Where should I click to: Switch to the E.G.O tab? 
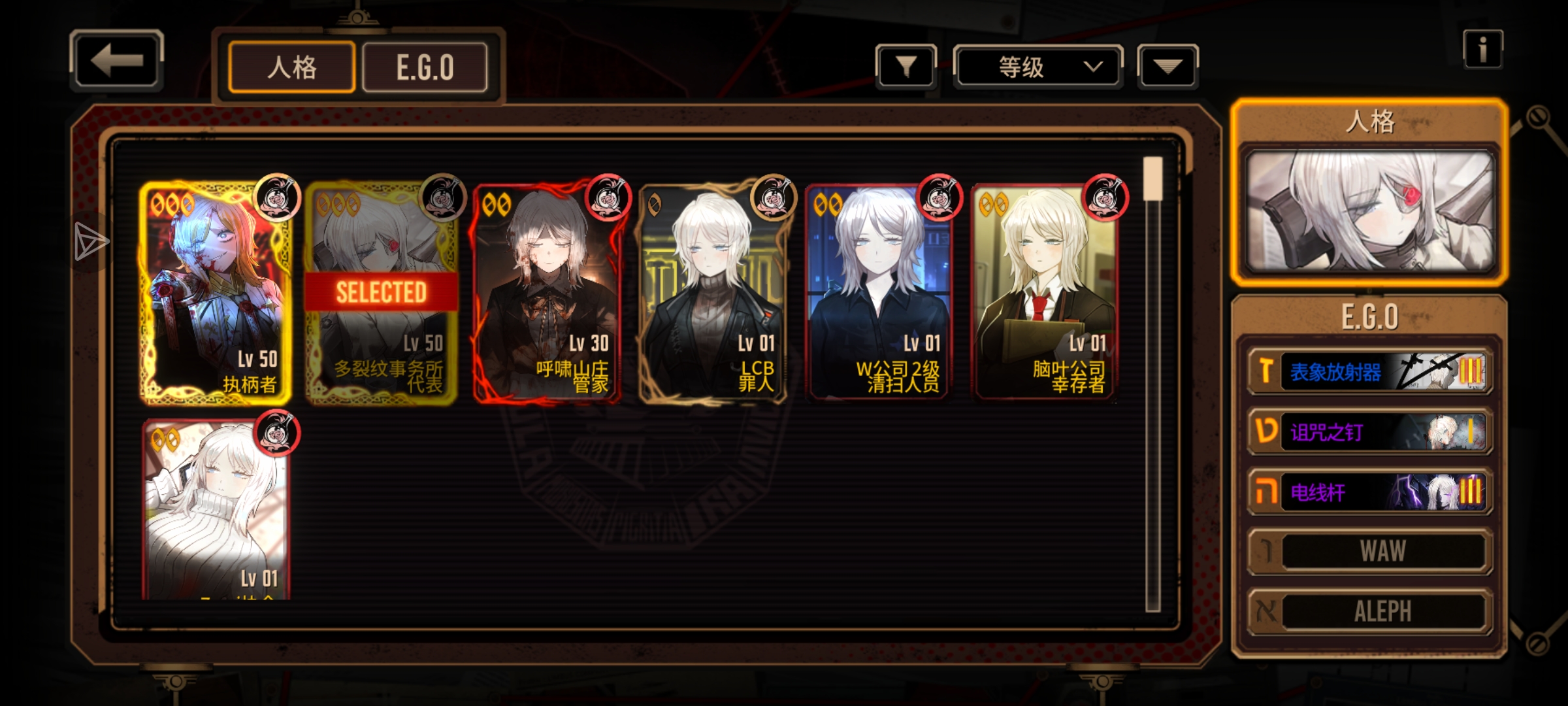(425, 67)
